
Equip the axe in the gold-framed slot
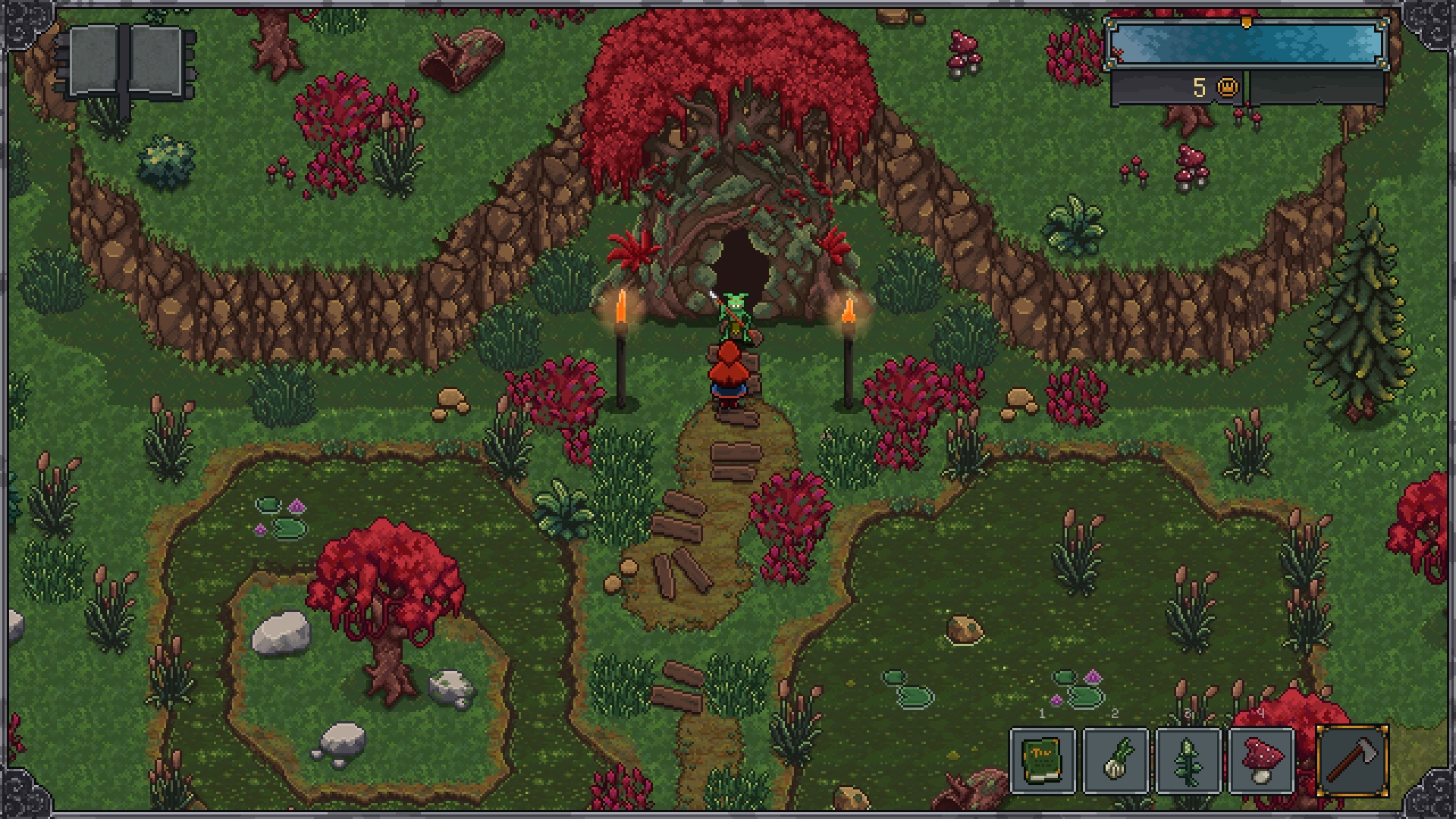1352,761
